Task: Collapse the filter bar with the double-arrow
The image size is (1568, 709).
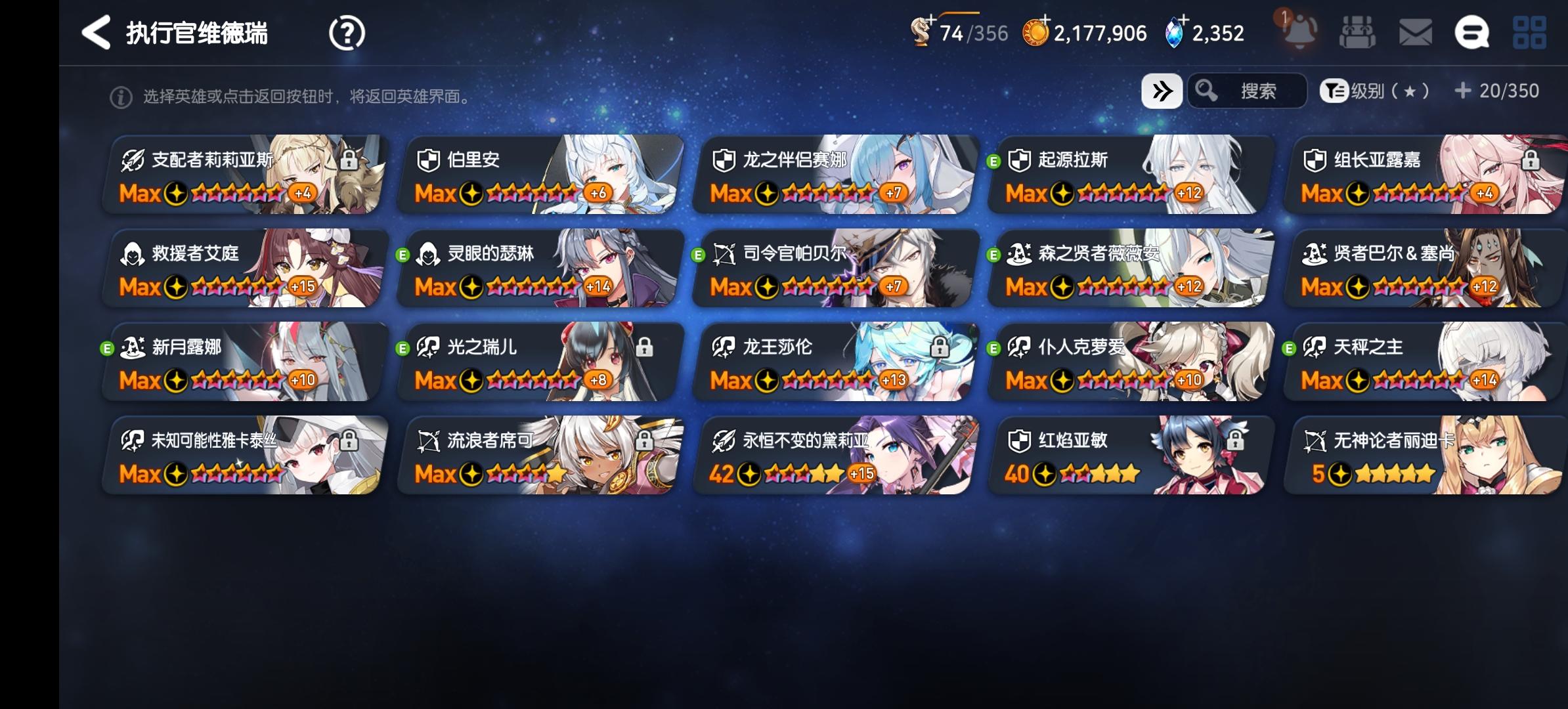Action: pyautogui.click(x=1161, y=91)
